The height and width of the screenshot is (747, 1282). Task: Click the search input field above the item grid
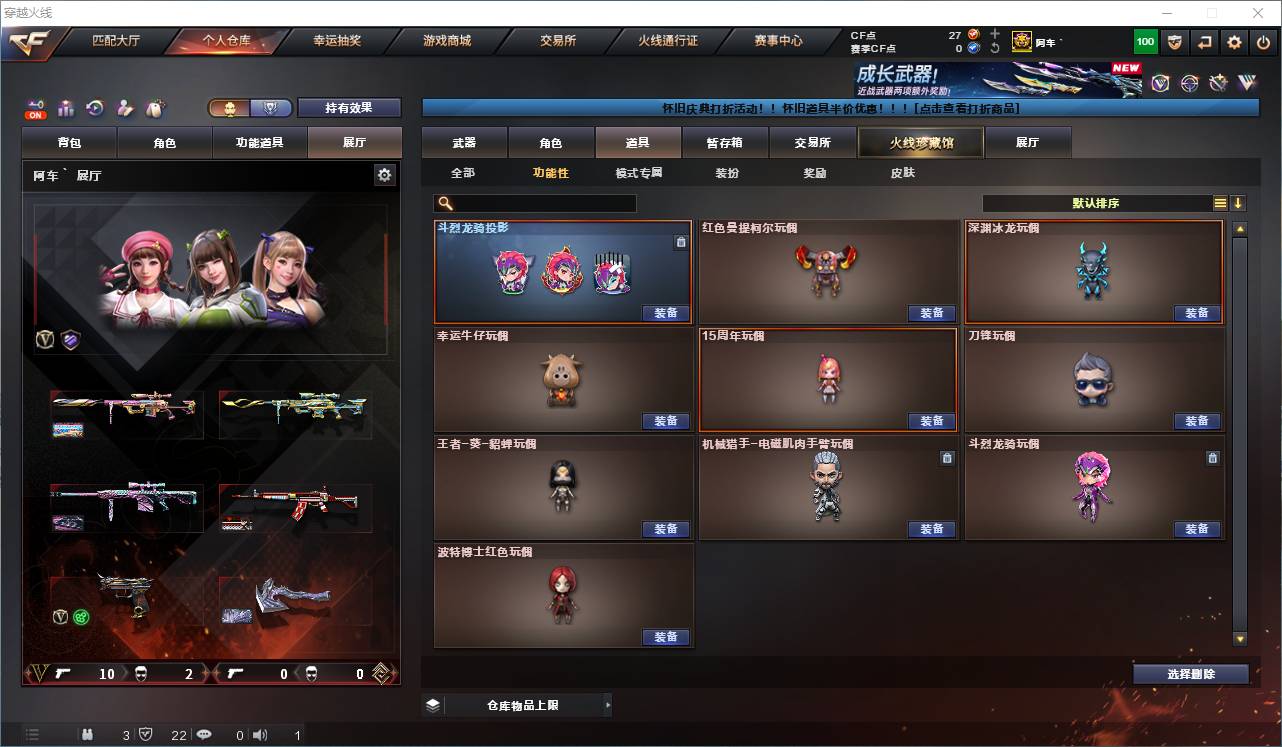pyautogui.click(x=535, y=203)
